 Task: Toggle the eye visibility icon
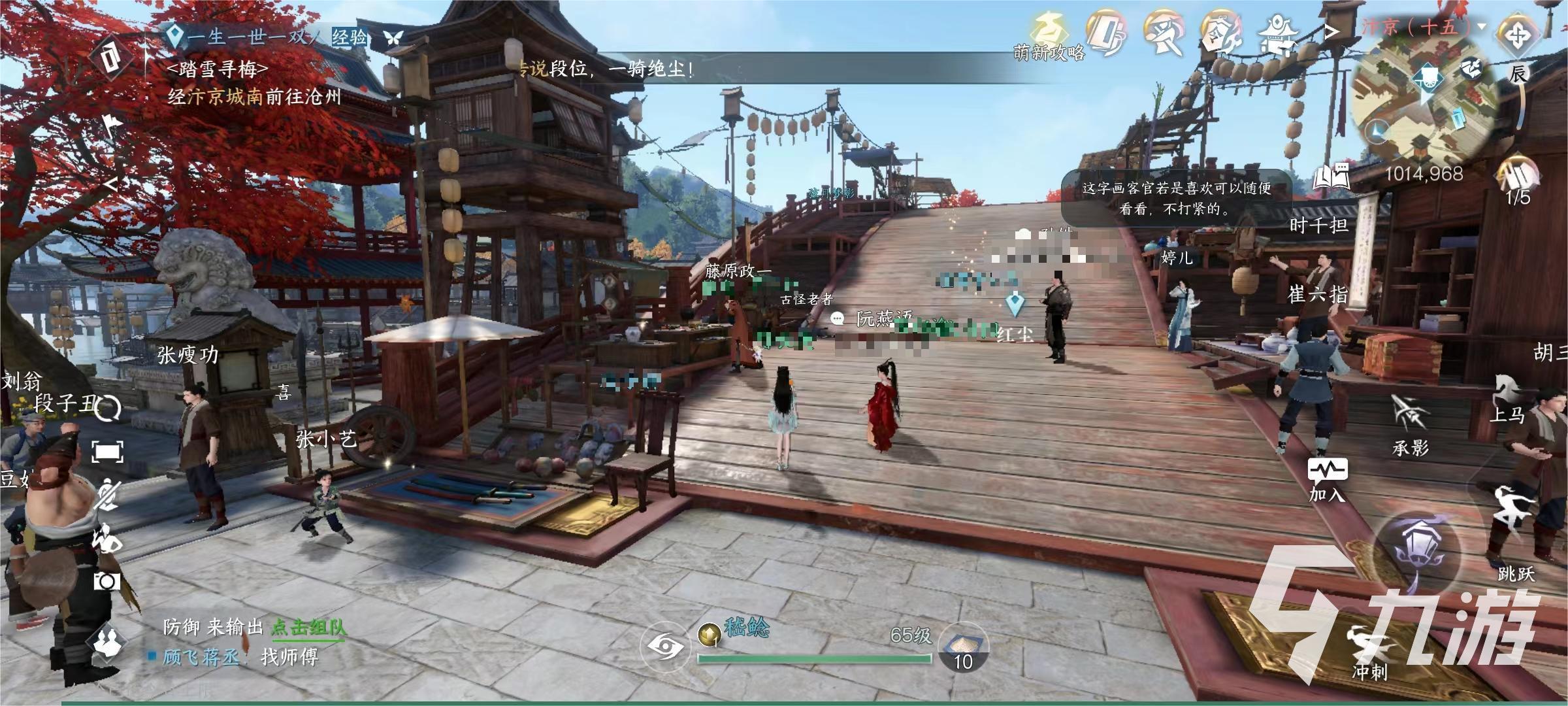[x=666, y=647]
